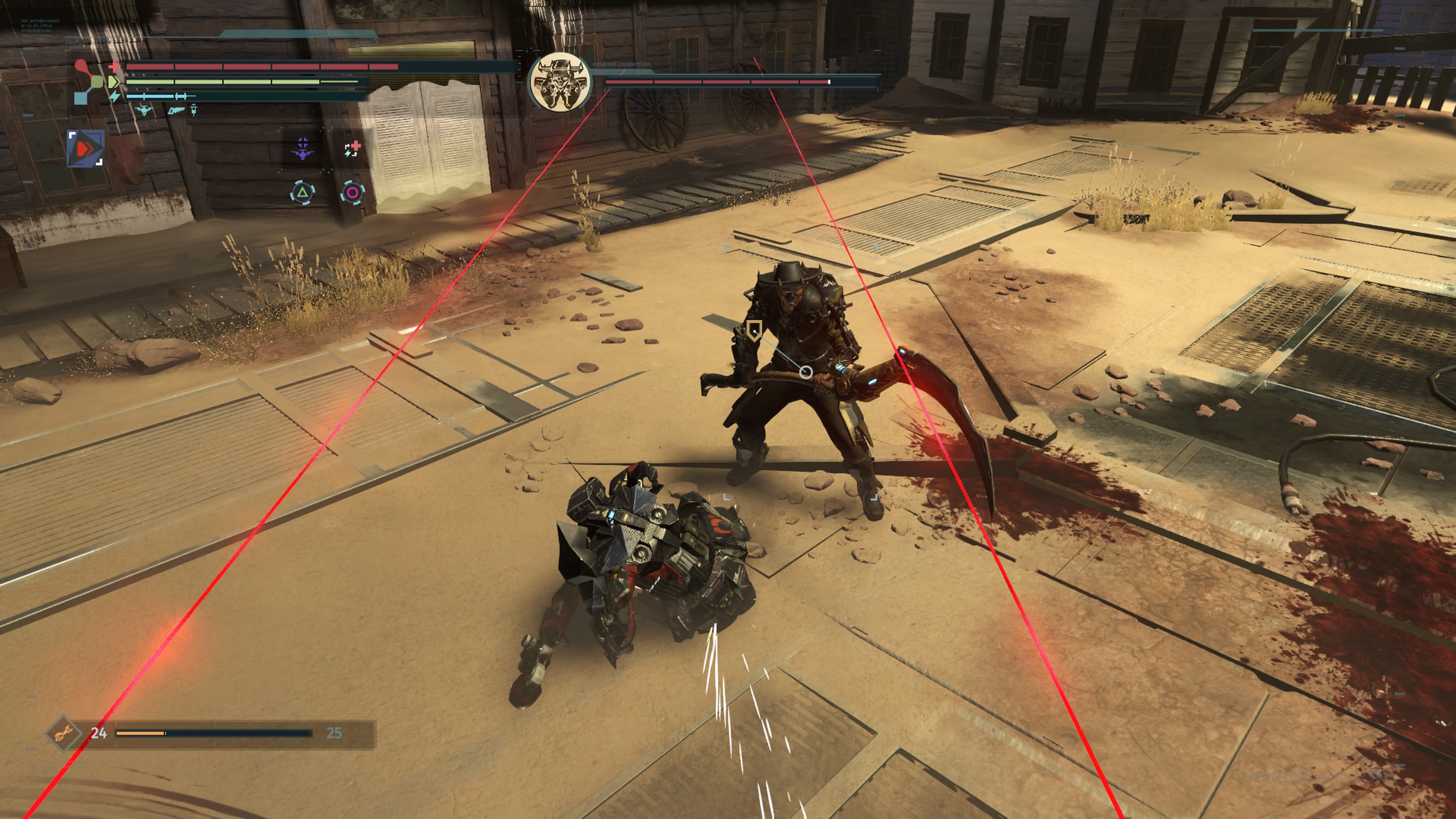
Task: Select the small syringe icon under battery bar
Action: click(193, 110)
